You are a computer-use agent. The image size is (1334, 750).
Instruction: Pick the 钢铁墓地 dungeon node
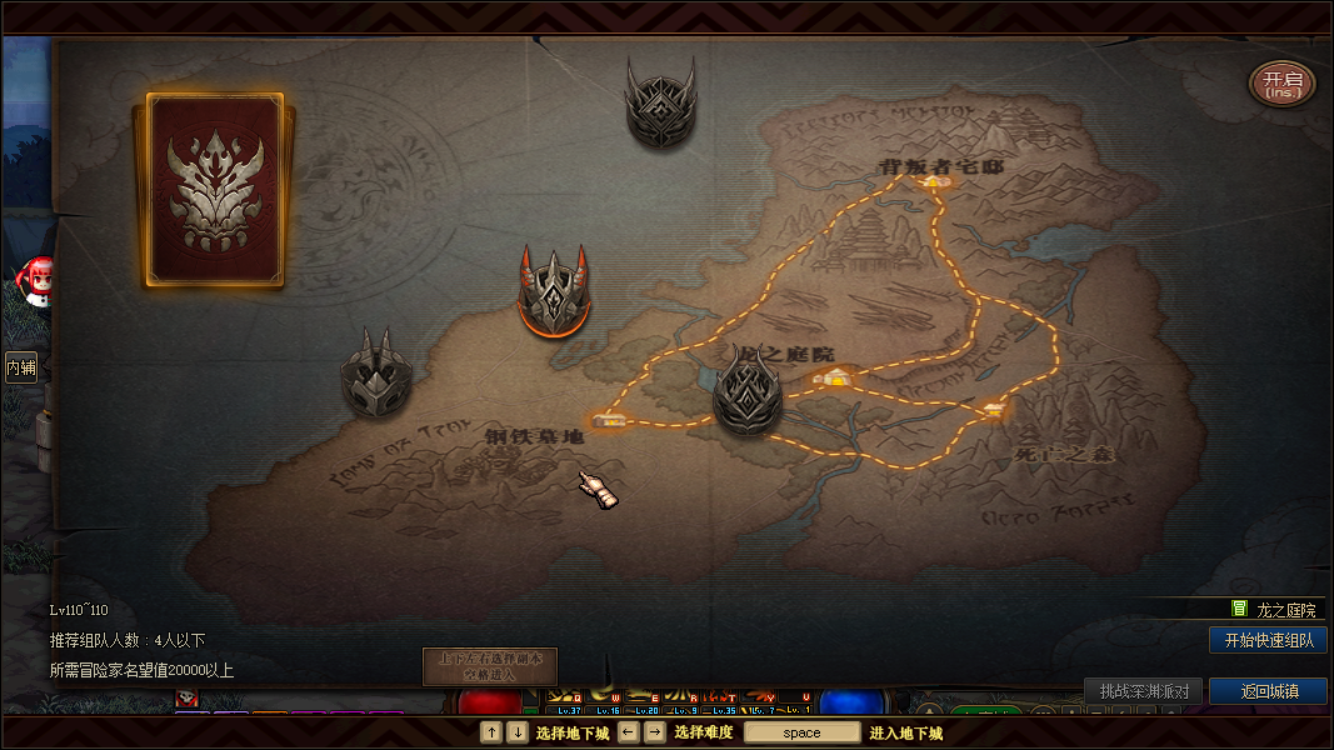point(607,420)
